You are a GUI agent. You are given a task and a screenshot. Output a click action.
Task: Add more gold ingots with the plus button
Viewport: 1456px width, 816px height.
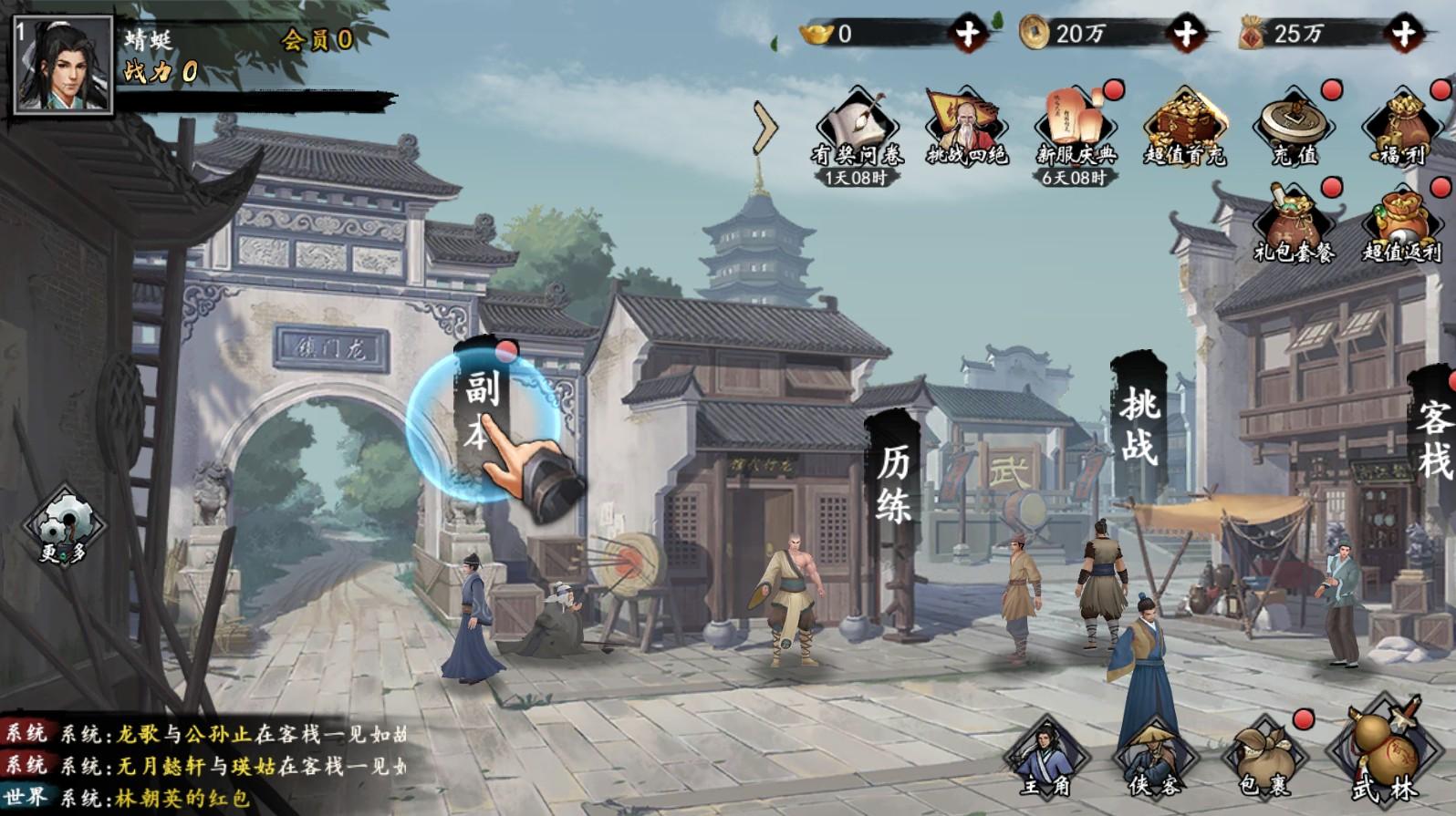point(968,35)
